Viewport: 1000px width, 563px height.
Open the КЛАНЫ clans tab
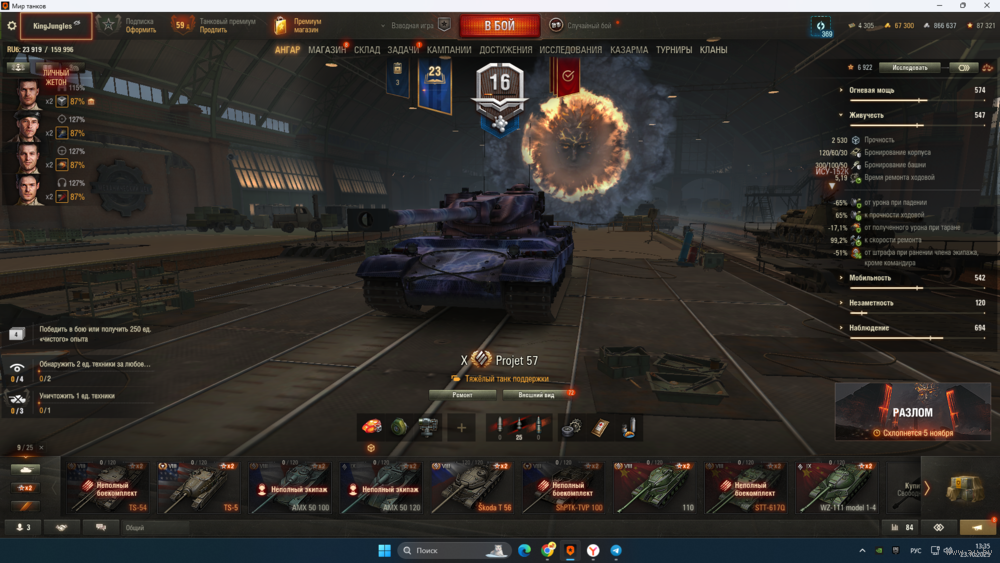pyautogui.click(x=713, y=50)
